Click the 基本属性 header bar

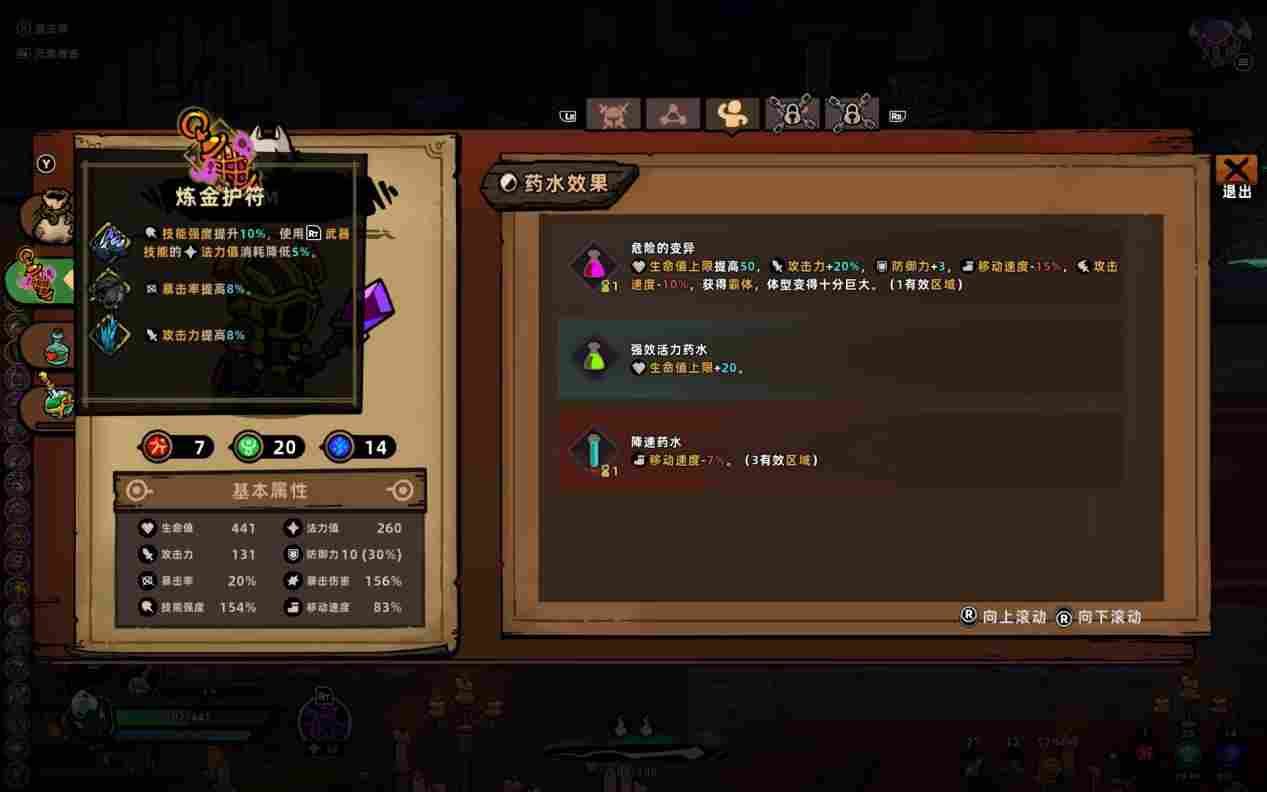click(270, 491)
